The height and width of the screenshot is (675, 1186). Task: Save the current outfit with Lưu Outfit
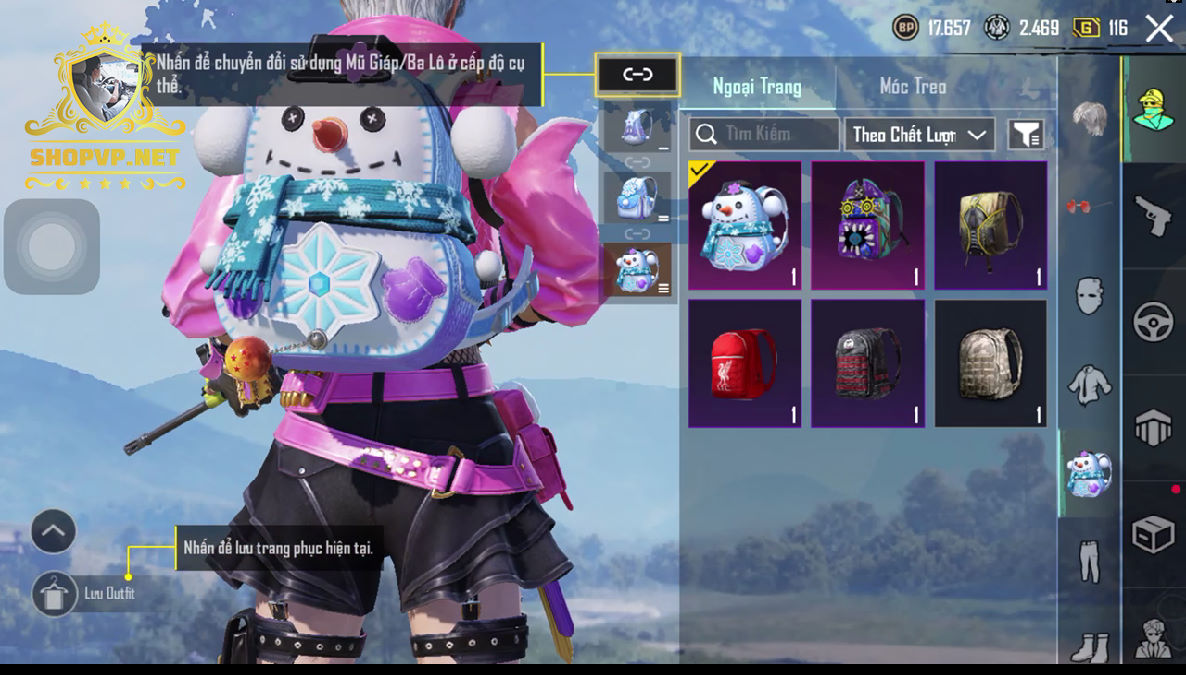point(54,594)
